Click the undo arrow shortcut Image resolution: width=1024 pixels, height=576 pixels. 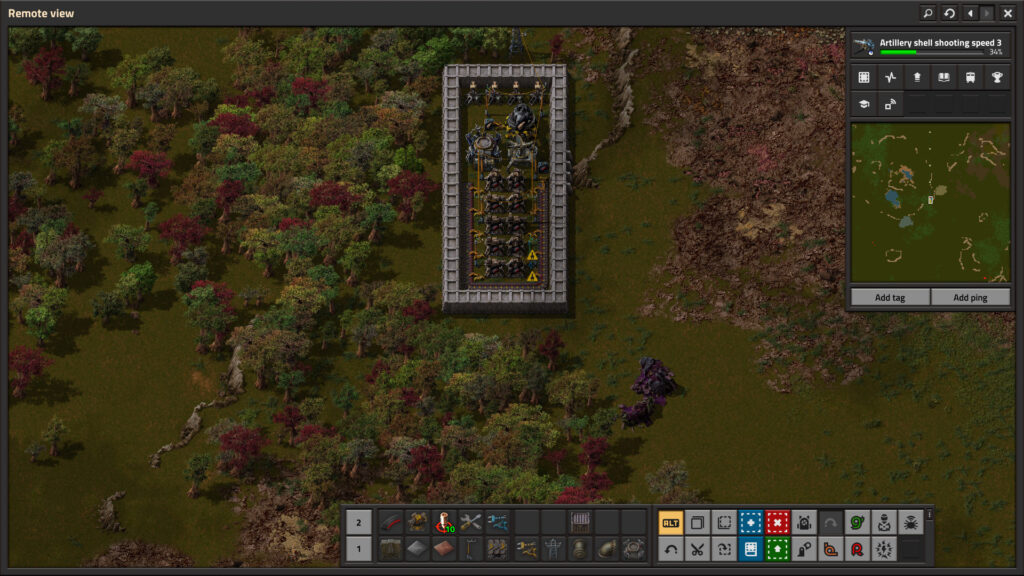670,548
